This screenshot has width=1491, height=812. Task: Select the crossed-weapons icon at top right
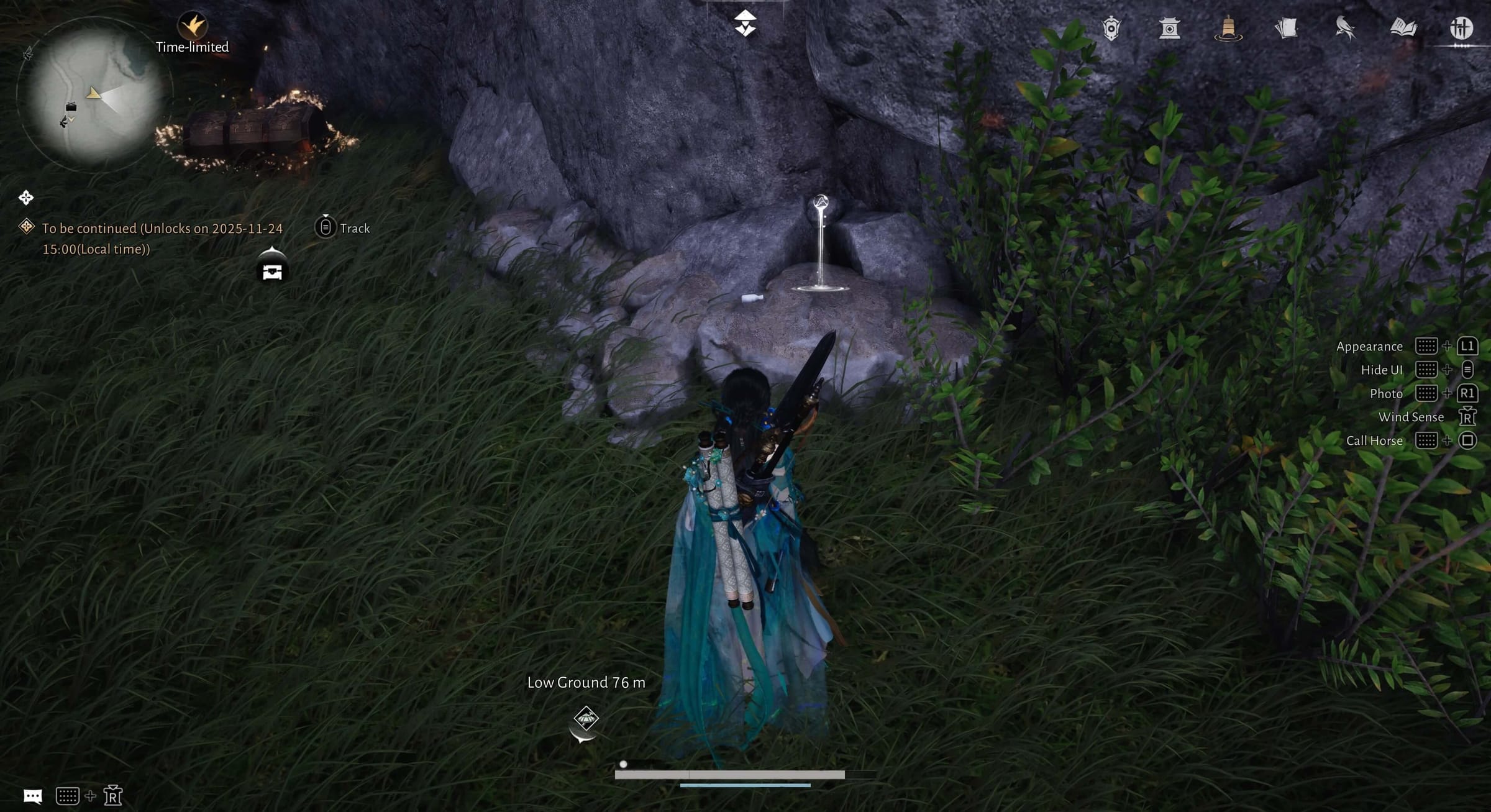(1461, 28)
